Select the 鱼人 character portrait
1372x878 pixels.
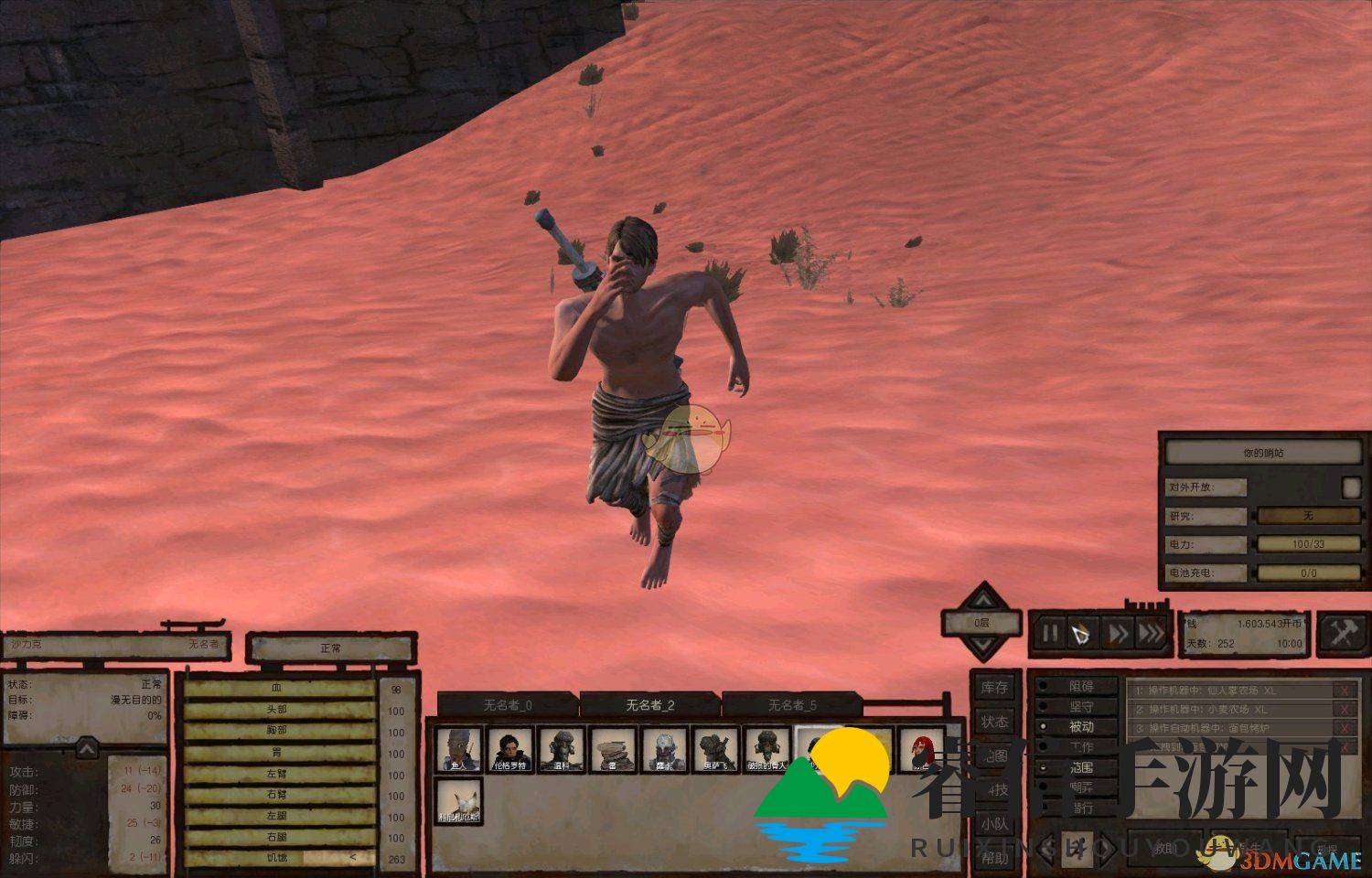tap(458, 750)
